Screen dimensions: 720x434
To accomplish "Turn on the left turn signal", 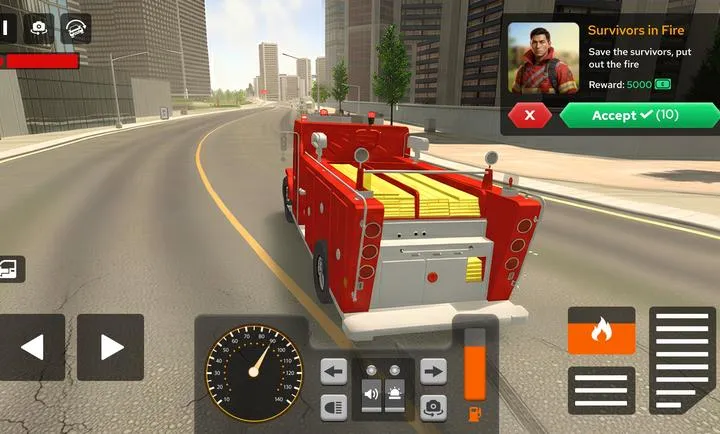I will (x=334, y=372).
